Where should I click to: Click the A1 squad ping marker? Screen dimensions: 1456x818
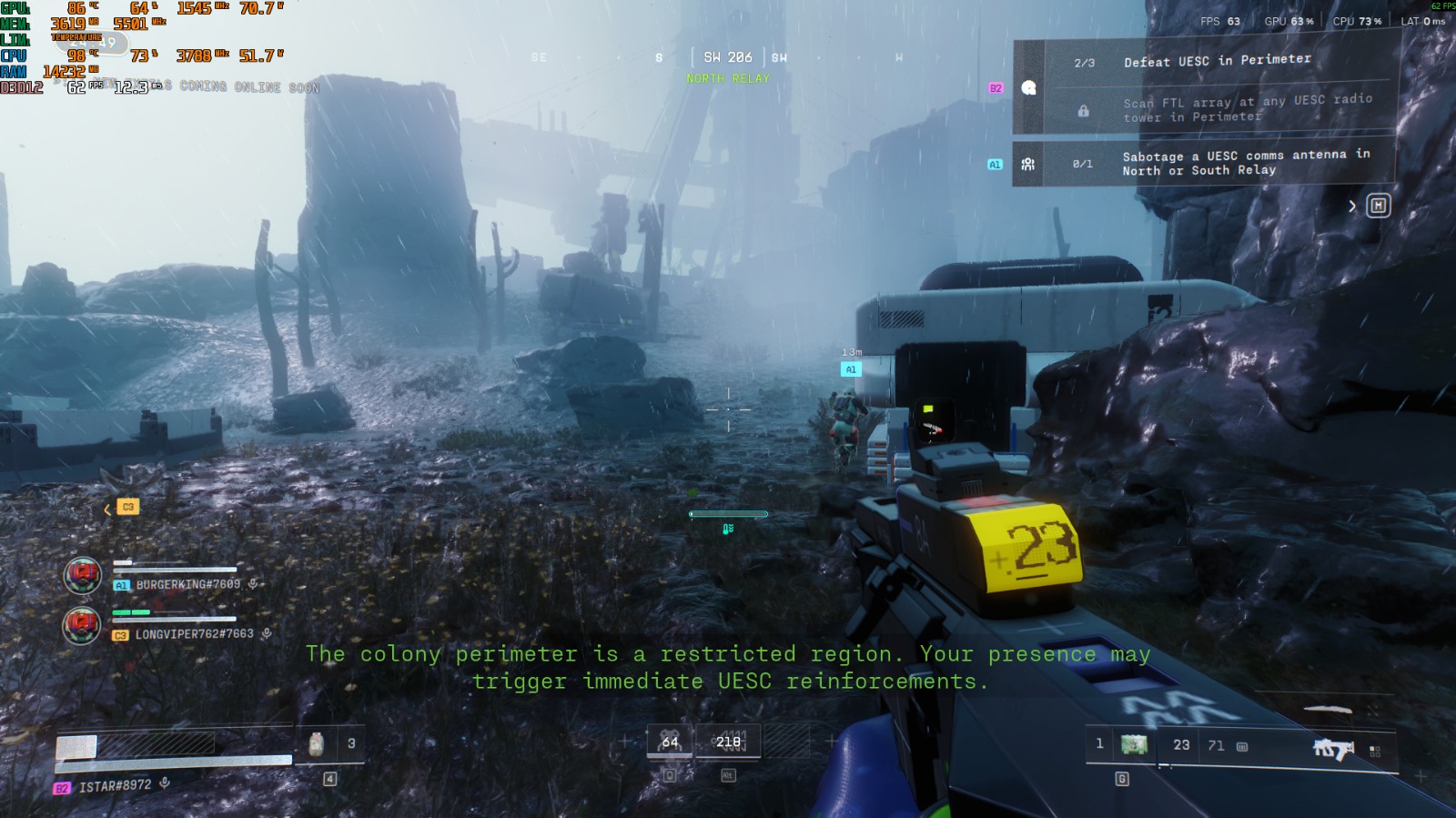(x=851, y=369)
